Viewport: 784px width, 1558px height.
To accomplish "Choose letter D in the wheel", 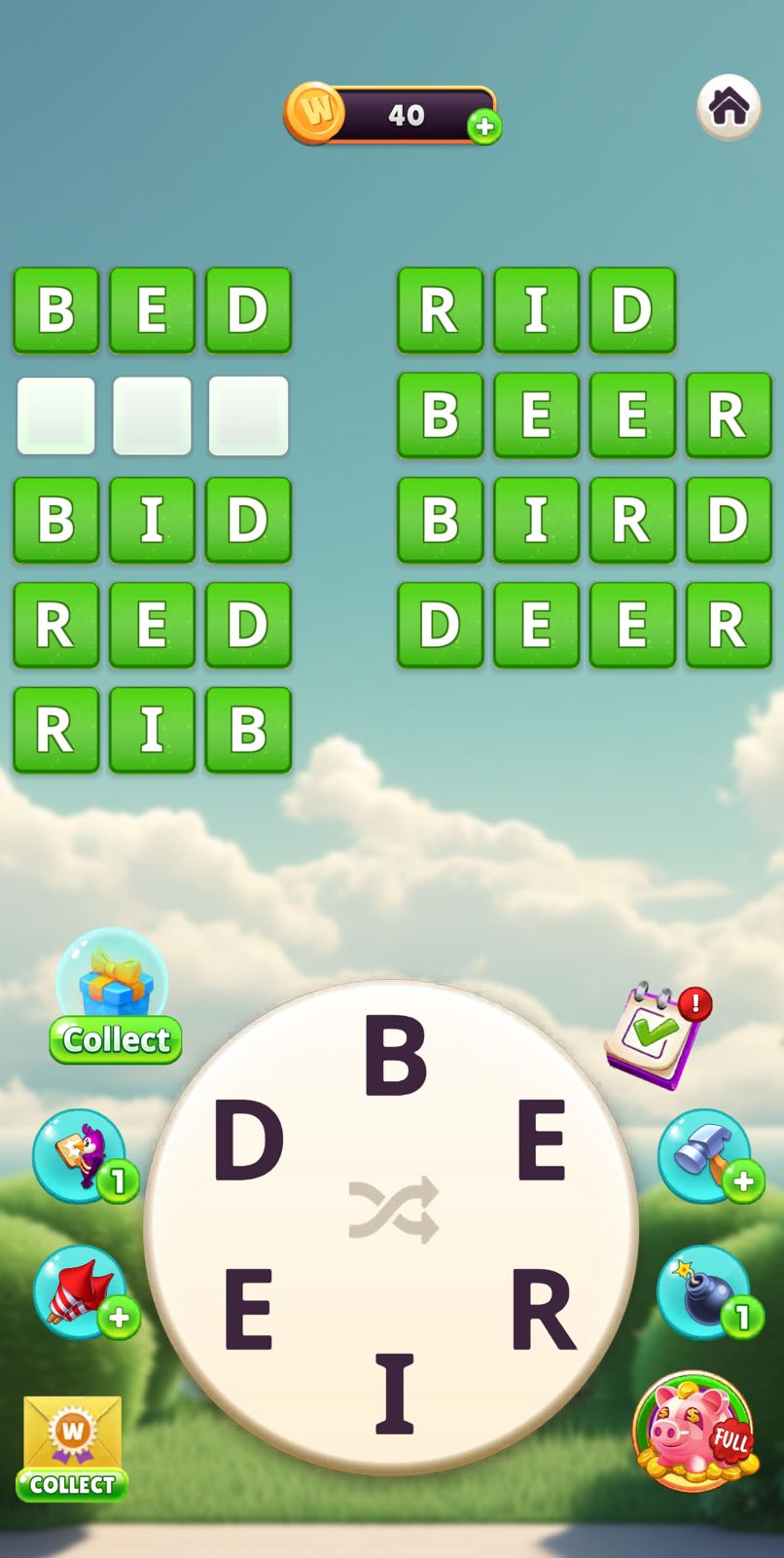I will coord(248,1141).
